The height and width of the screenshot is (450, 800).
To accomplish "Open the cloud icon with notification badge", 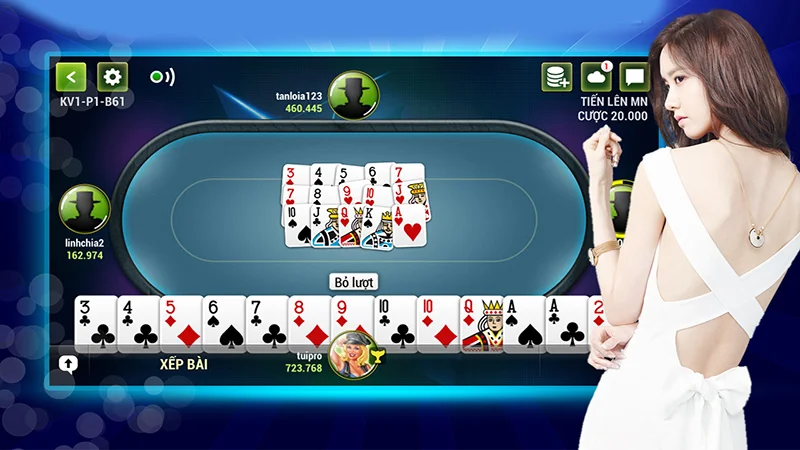I will tap(596, 77).
